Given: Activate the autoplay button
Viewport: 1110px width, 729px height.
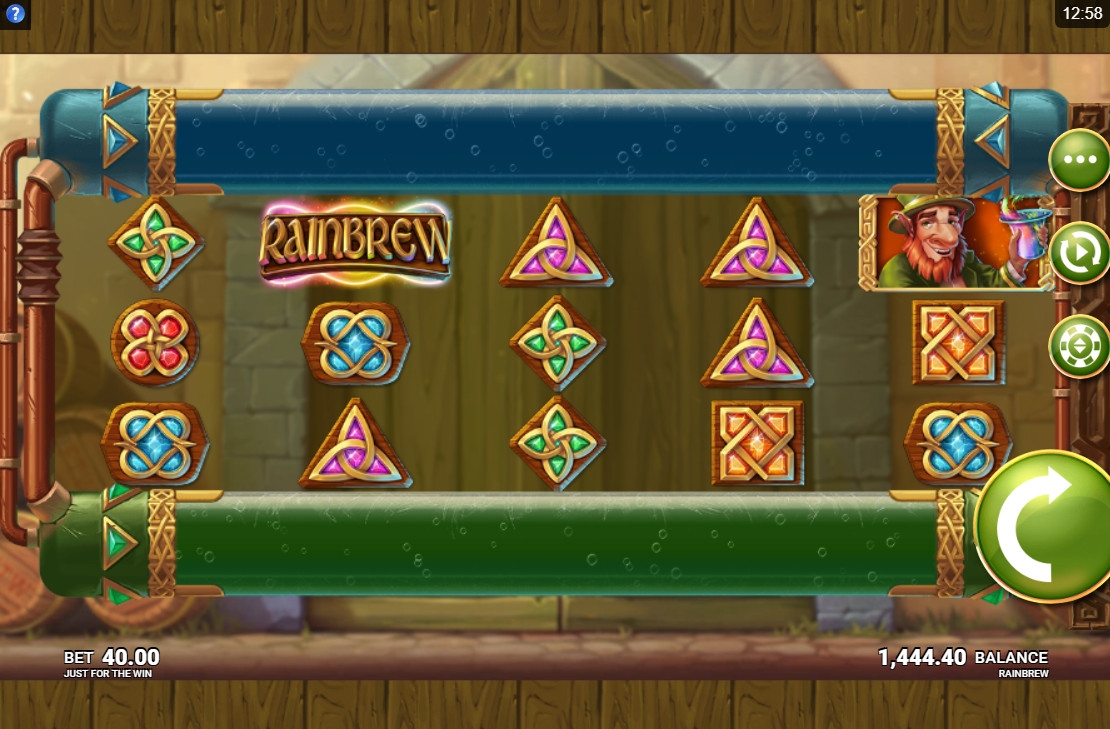Looking at the screenshot, I should [1079, 253].
